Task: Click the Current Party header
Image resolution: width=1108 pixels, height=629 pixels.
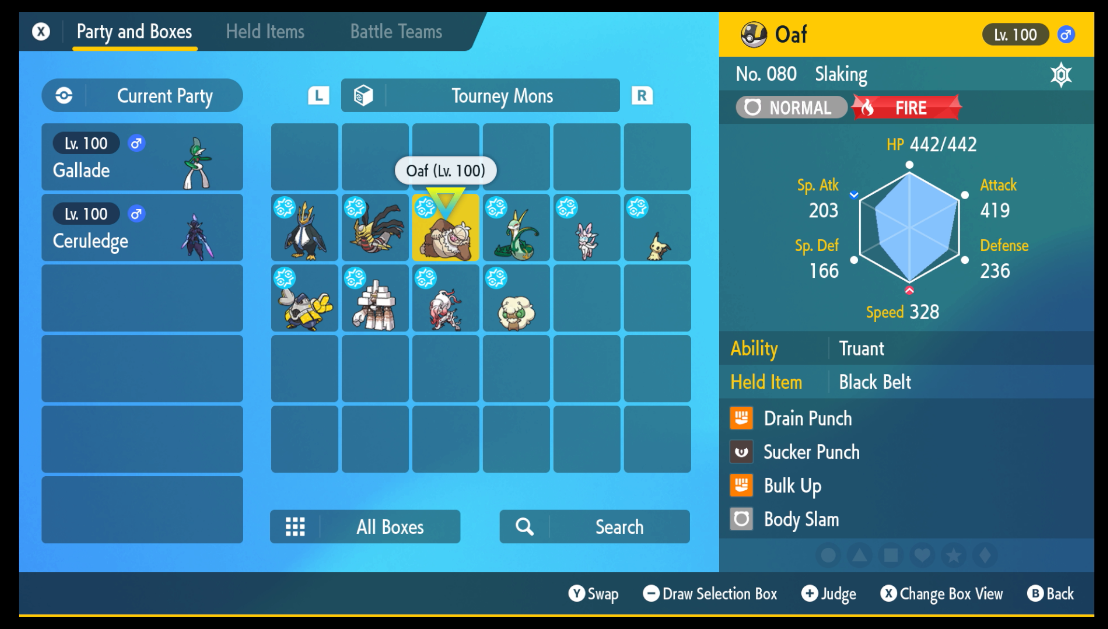Action: coord(142,96)
